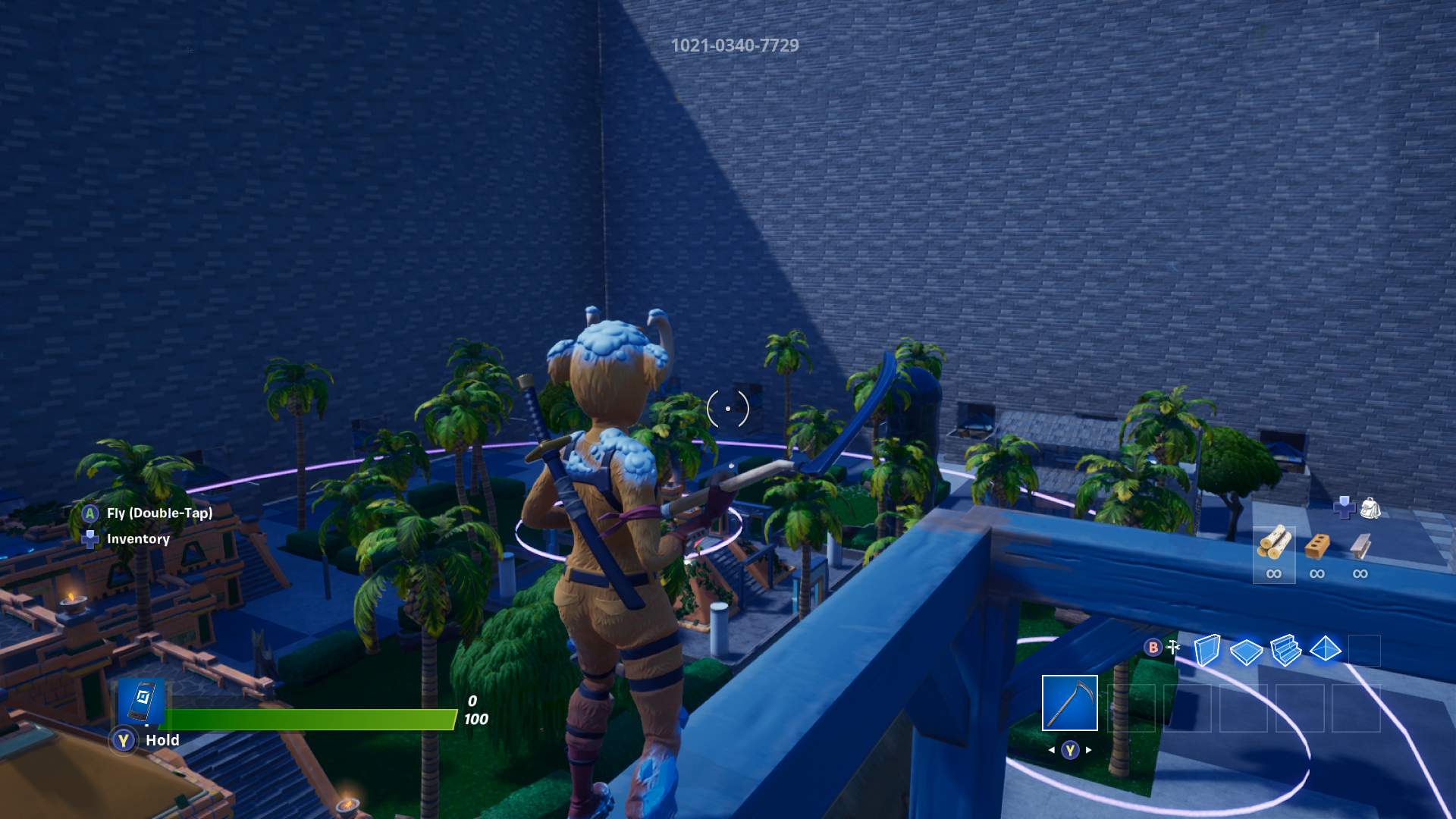Click the left arrow beside Y
This screenshot has width=1456, height=819.
click(x=1053, y=750)
